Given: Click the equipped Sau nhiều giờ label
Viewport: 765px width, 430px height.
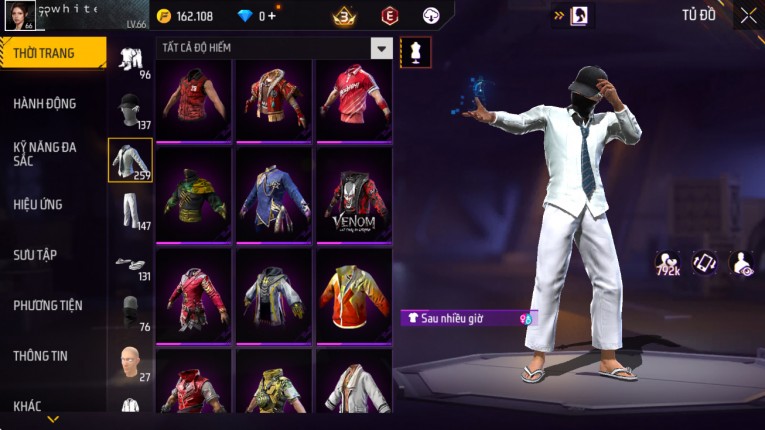Looking at the screenshot, I should pos(467,318).
